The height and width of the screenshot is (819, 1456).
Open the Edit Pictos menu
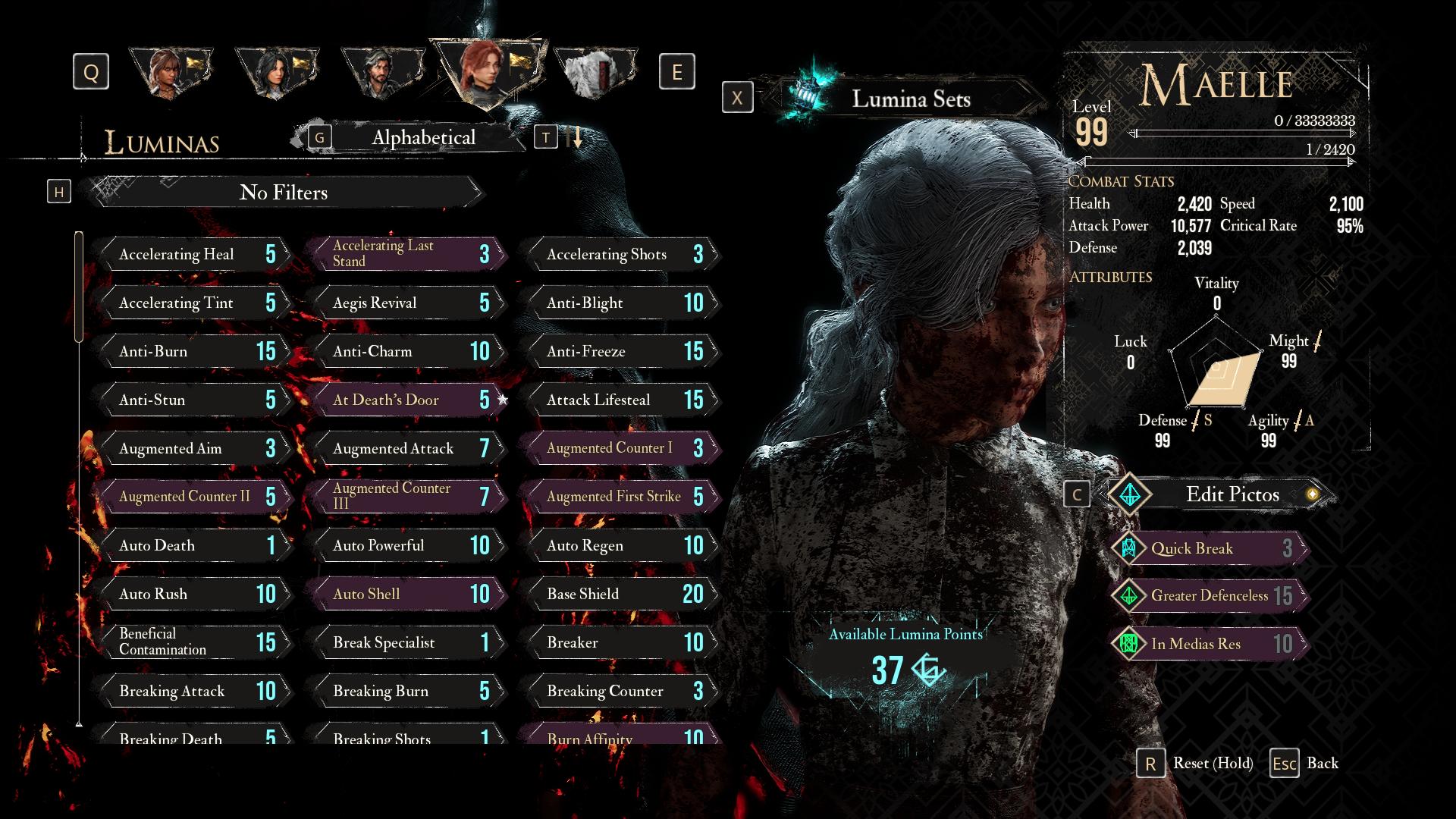click(1232, 494)
